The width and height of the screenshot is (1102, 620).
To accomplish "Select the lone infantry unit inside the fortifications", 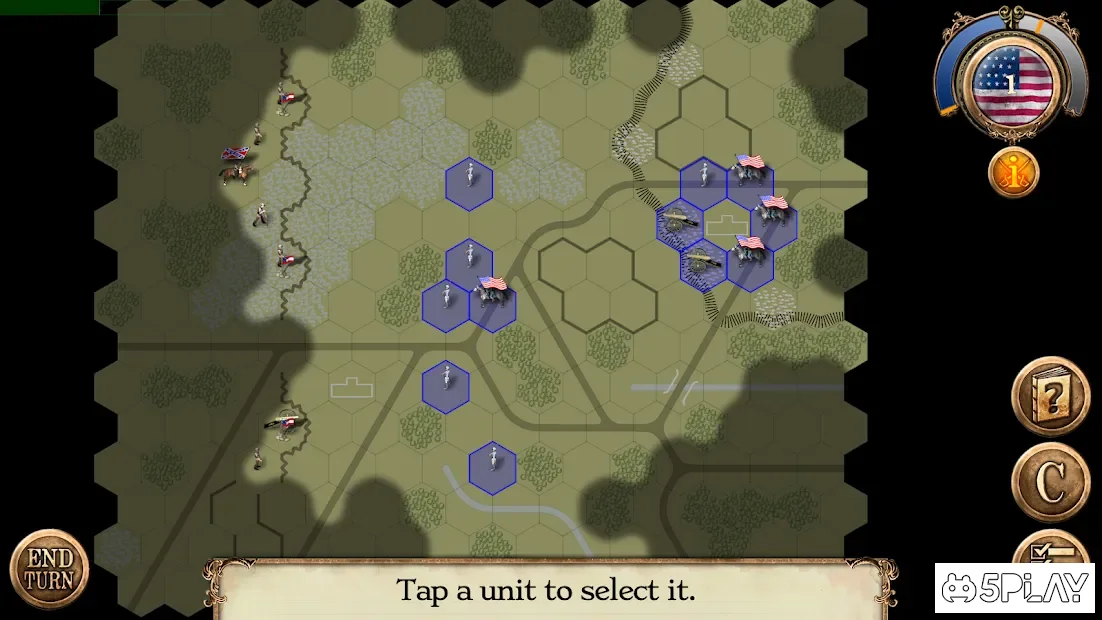I will click(704, 183).
